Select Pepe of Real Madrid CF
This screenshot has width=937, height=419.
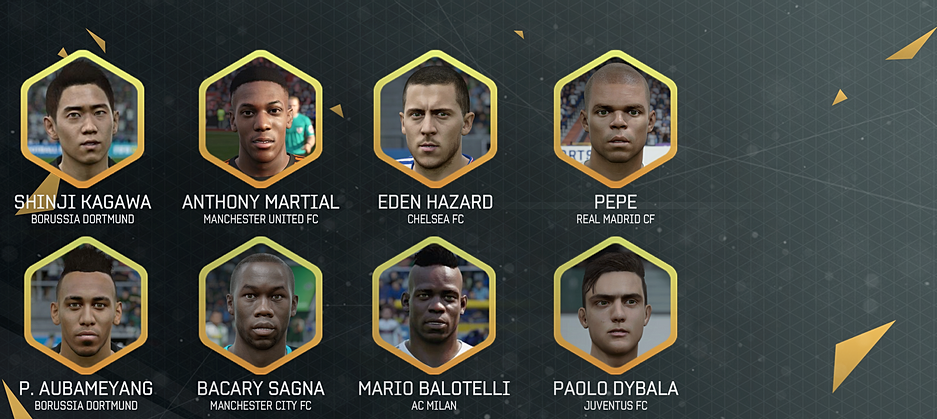point(615,117)
